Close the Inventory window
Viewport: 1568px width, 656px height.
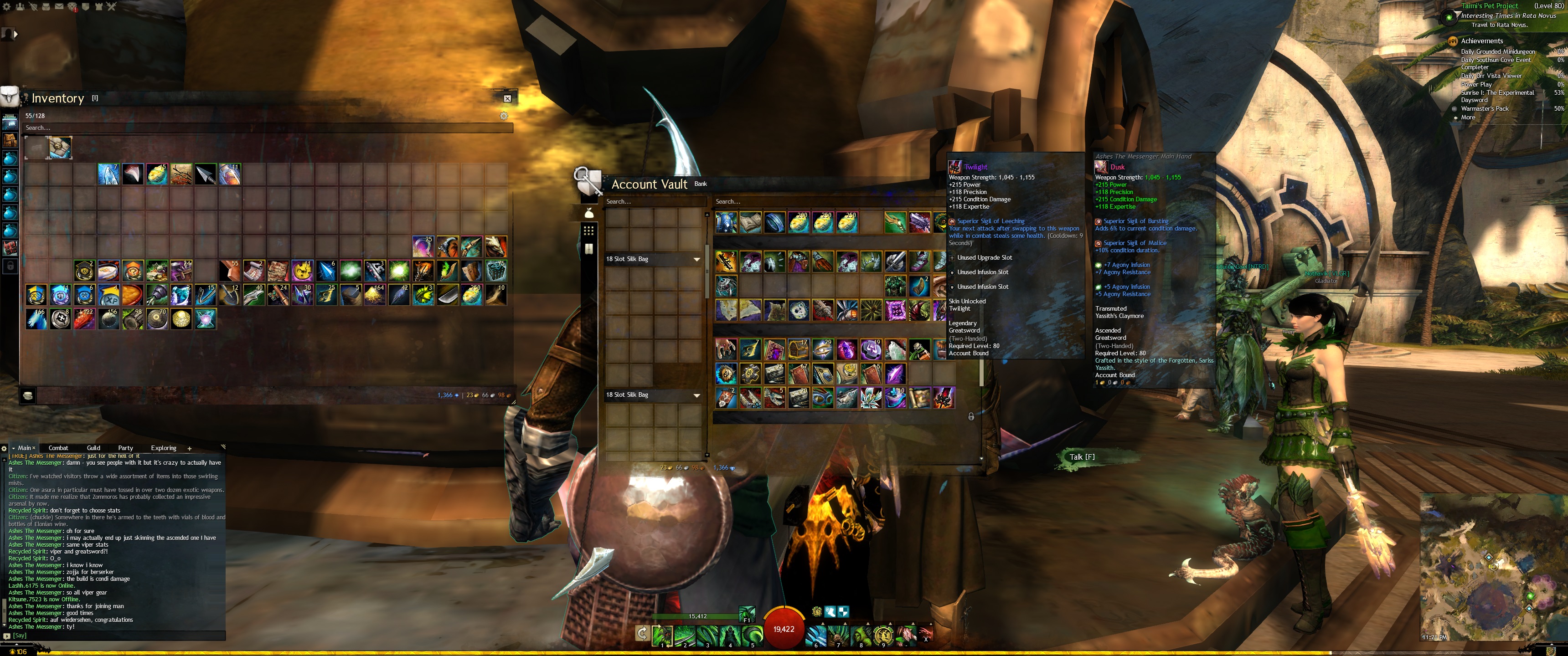tap(507, 98)
